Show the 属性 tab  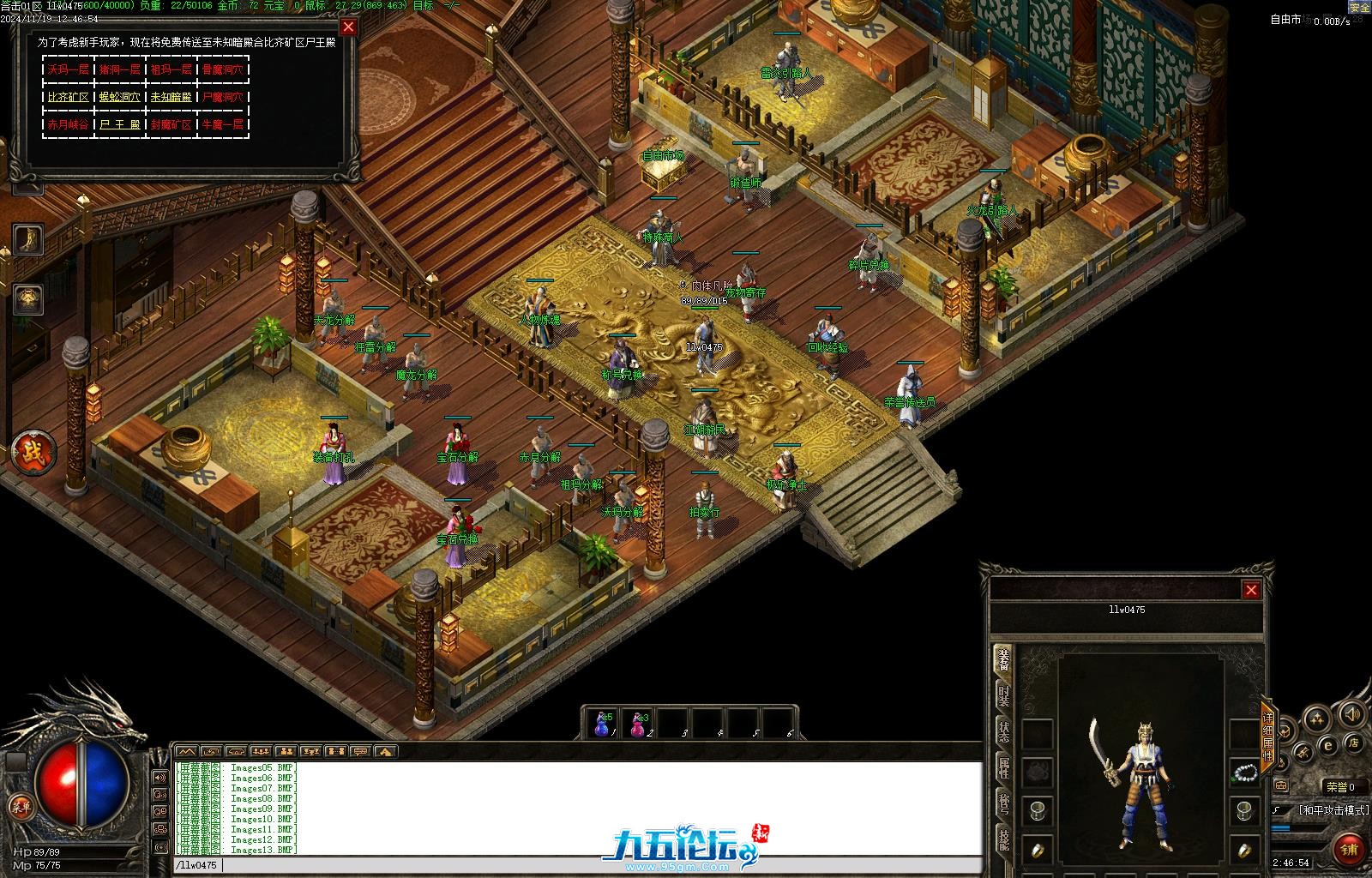point(1003,767)
